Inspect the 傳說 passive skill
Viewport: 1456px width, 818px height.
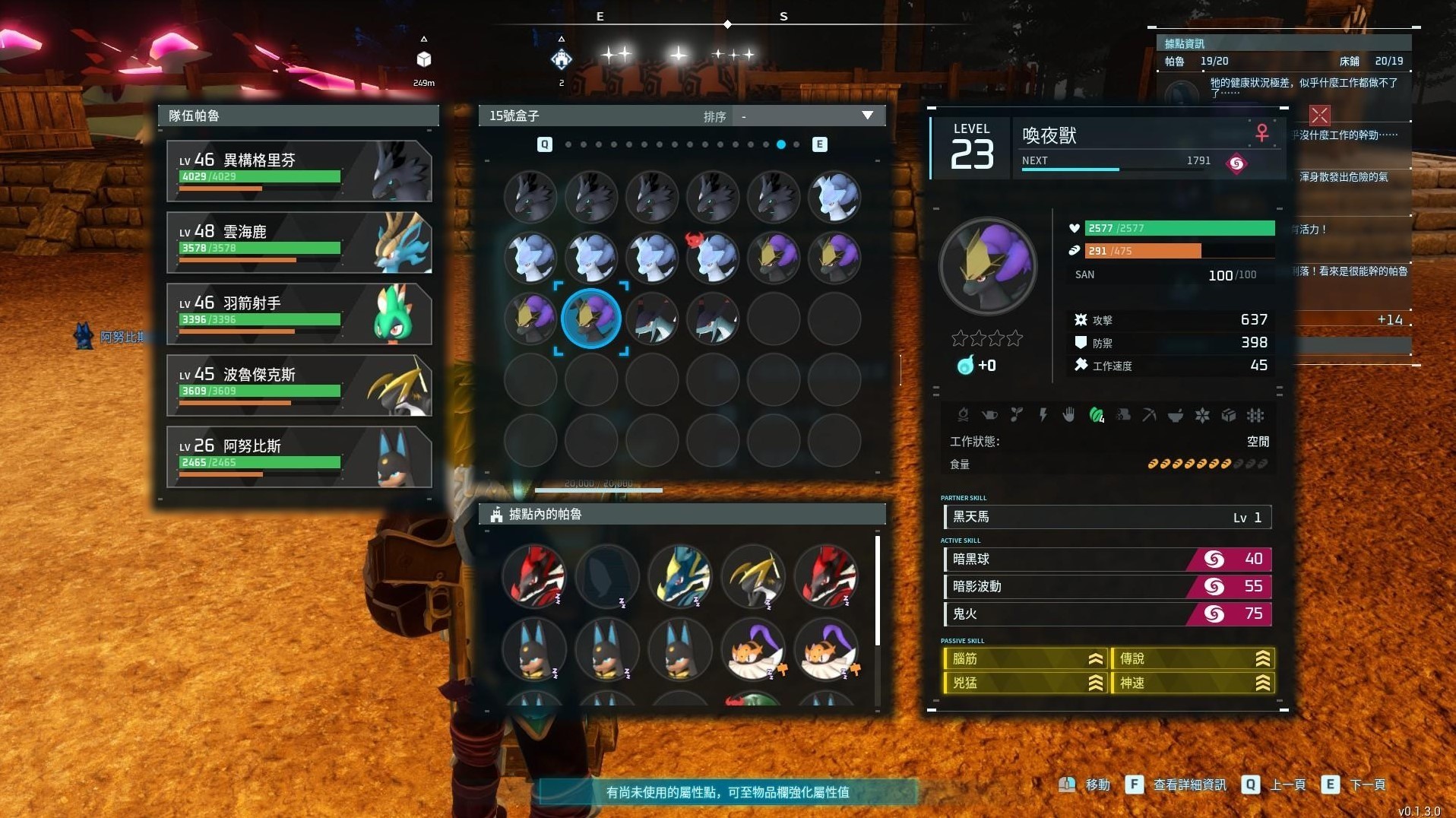(1192, 659)
